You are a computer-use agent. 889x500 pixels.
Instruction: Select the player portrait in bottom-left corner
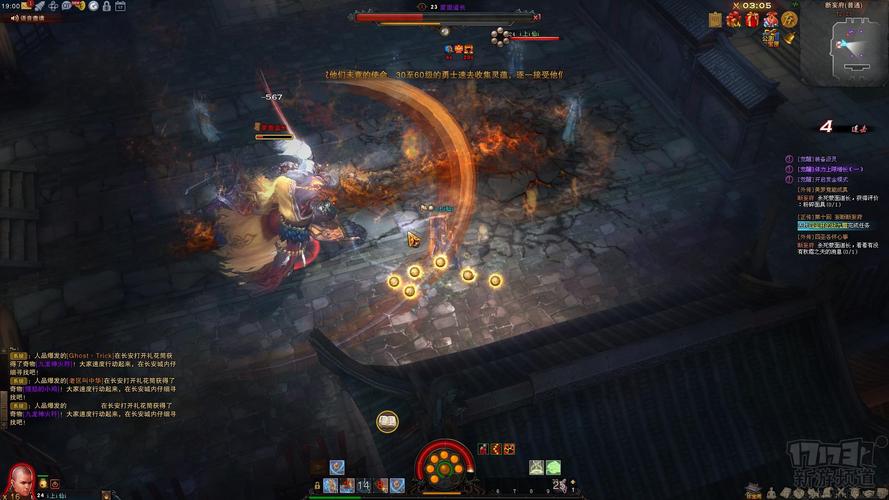pyautogui.click(x=16, y=474)
